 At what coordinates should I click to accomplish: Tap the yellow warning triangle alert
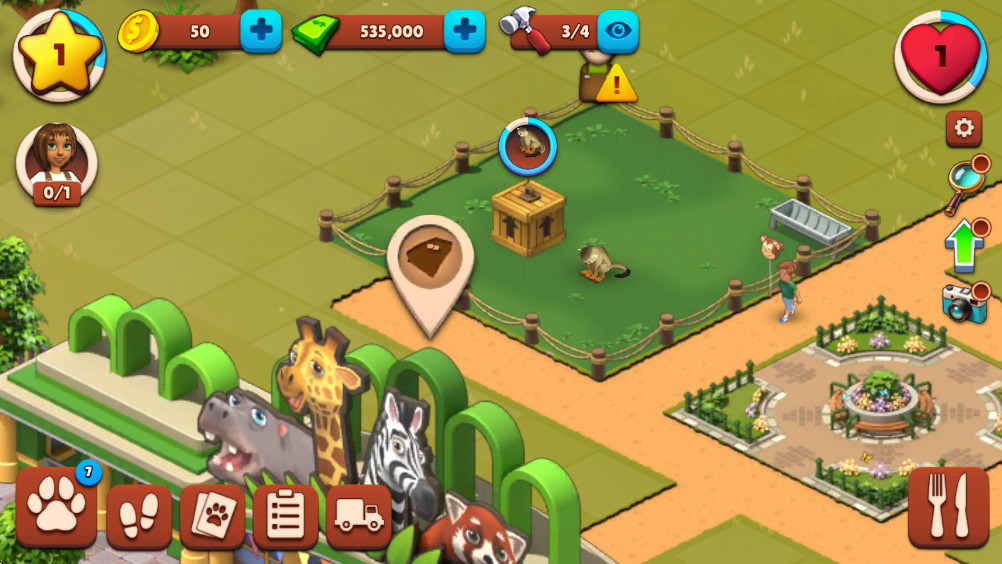pos(616,84)
